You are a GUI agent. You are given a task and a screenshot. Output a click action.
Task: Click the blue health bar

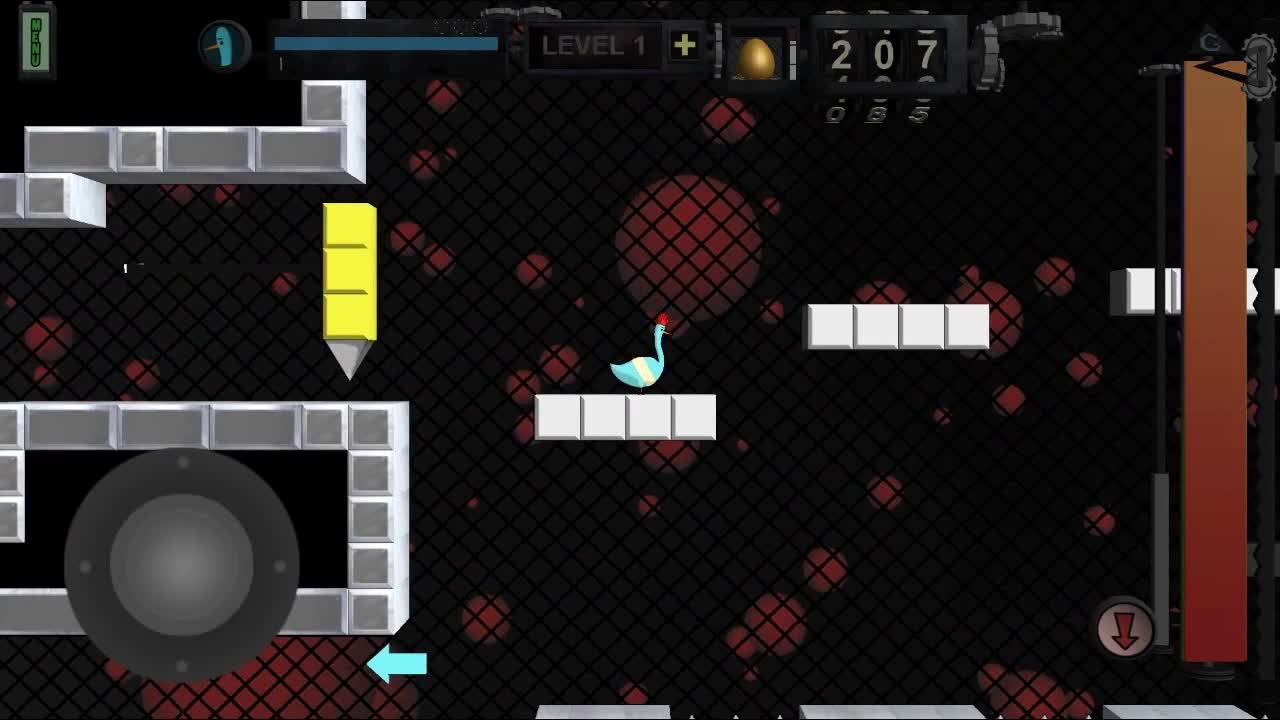383,43
